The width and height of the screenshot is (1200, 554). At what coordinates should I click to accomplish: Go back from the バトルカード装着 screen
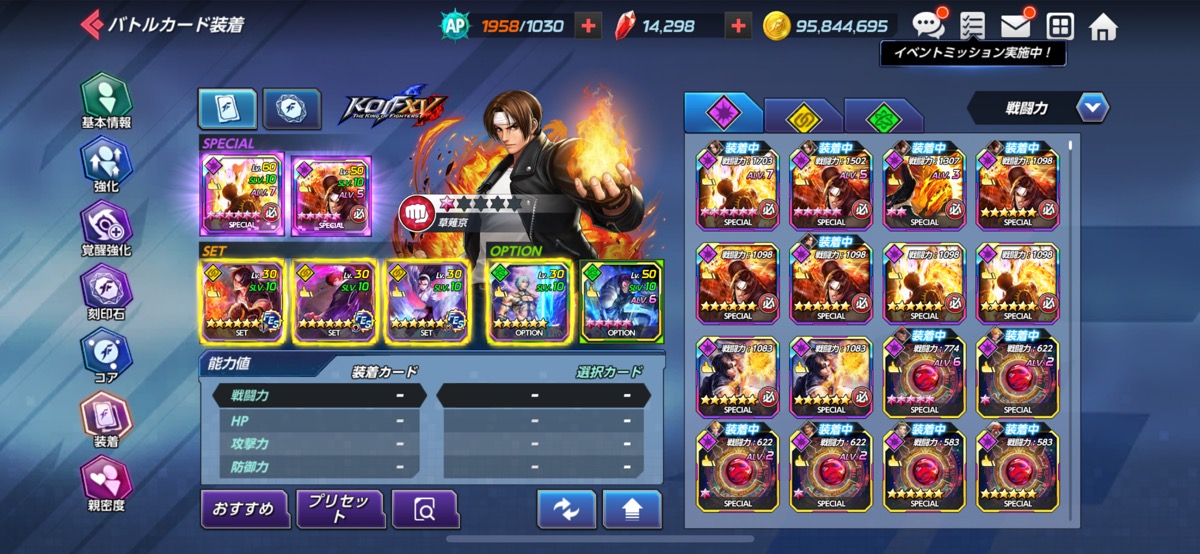click(92, 24)
